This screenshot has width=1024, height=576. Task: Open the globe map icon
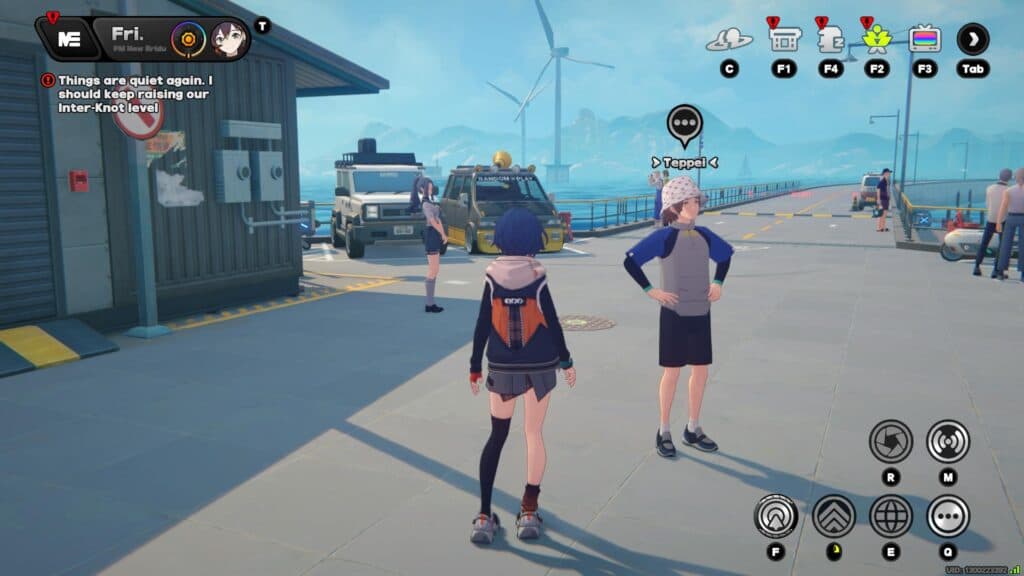click(890, 516)
